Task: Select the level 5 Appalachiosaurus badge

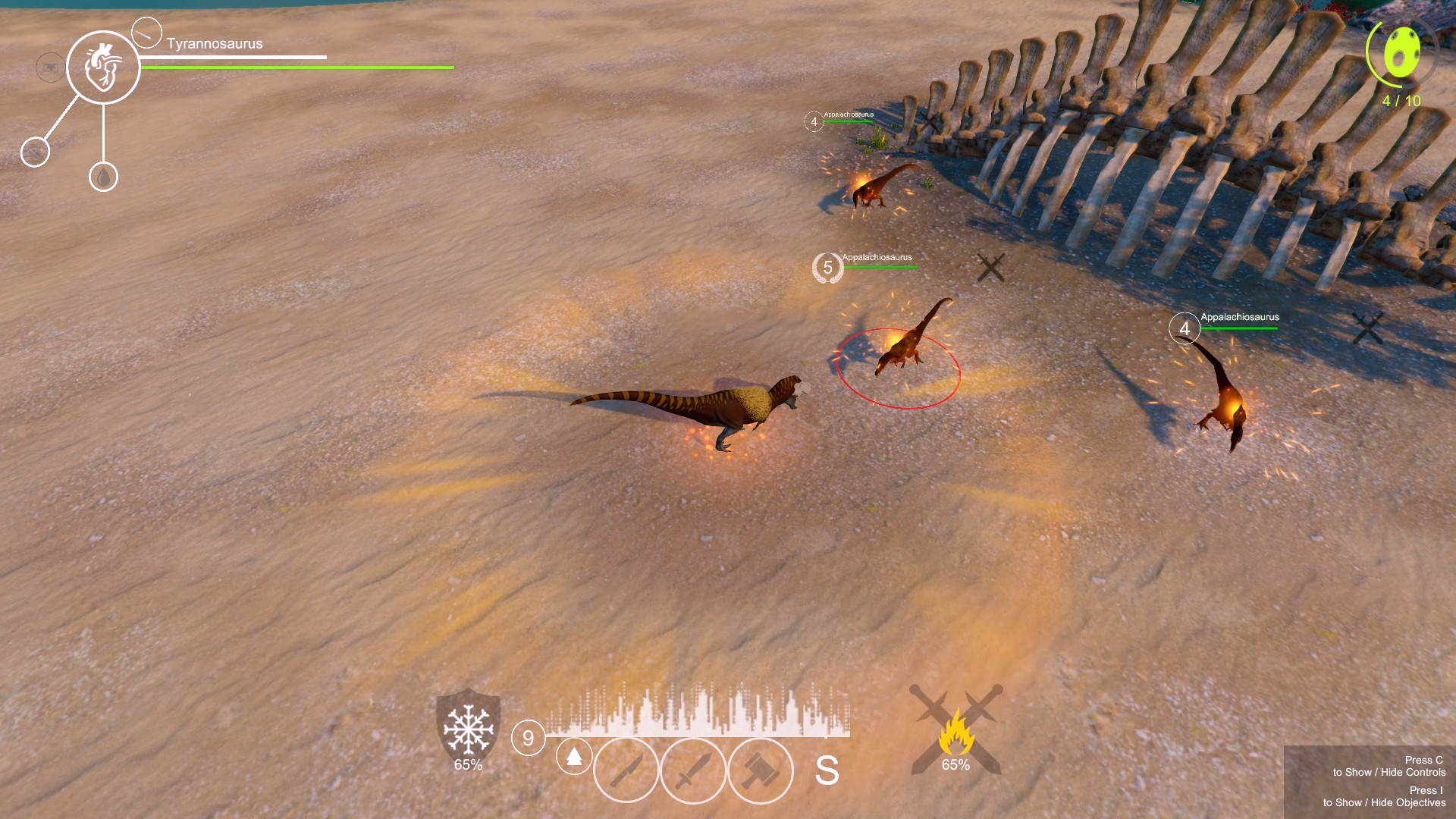Action: click(829, 266)
